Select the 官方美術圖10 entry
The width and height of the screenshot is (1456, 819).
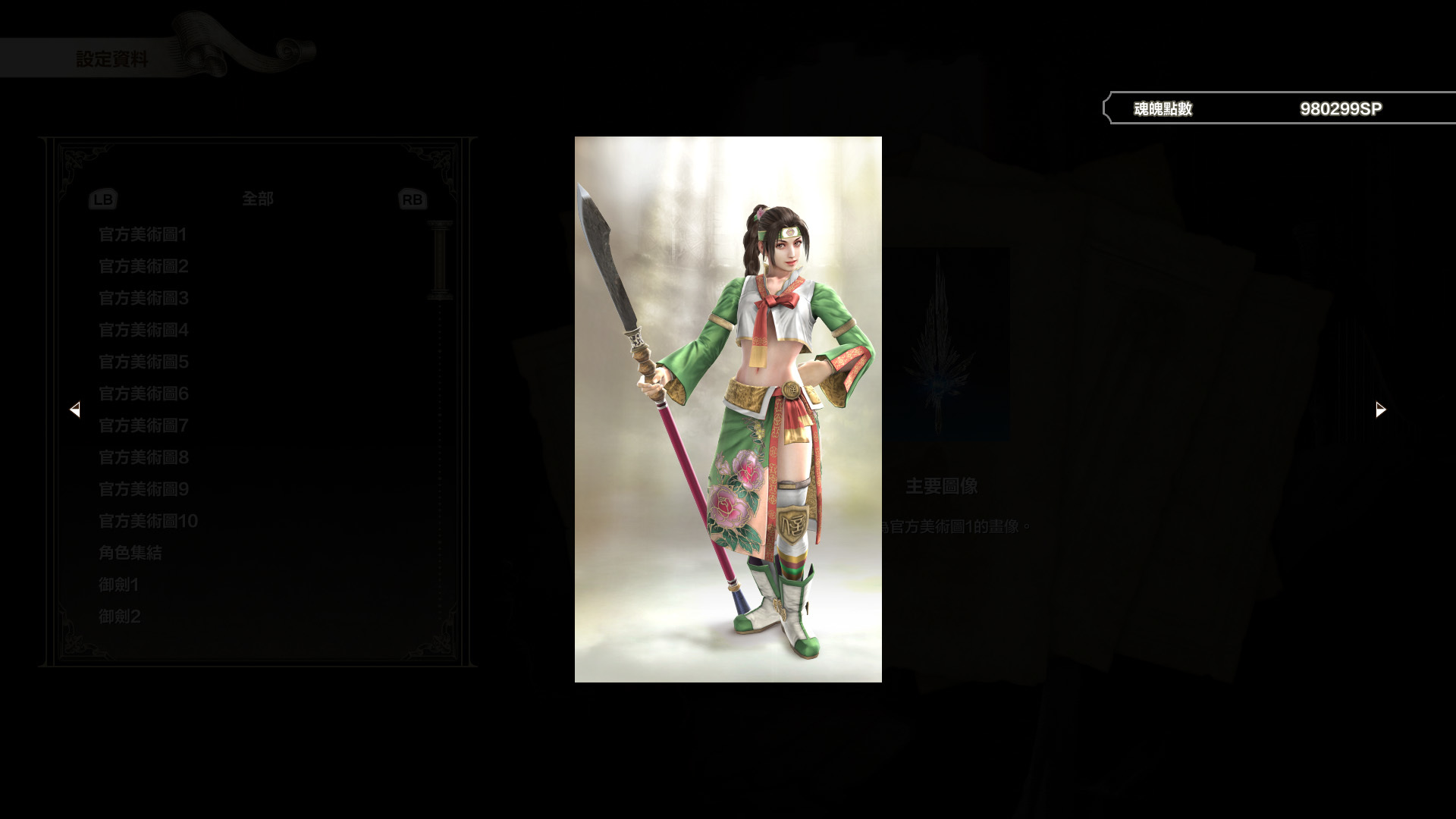147,521
